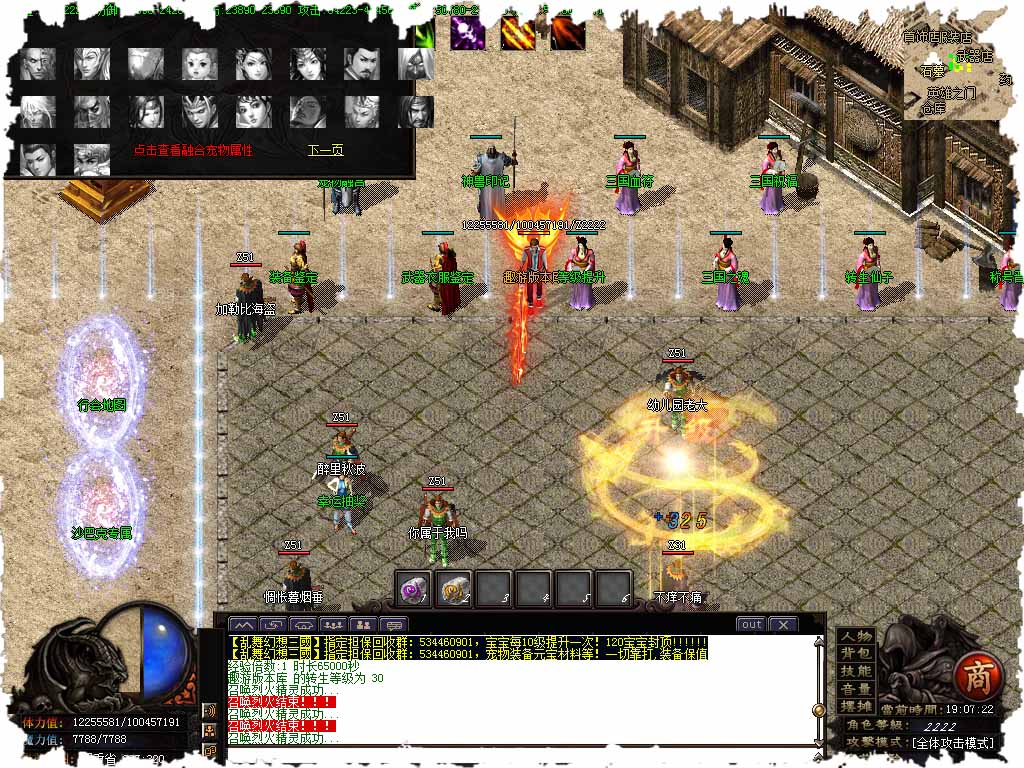Select the green slash buff icon
This screenshot has width=1024, height=768.
pos(424,33)
